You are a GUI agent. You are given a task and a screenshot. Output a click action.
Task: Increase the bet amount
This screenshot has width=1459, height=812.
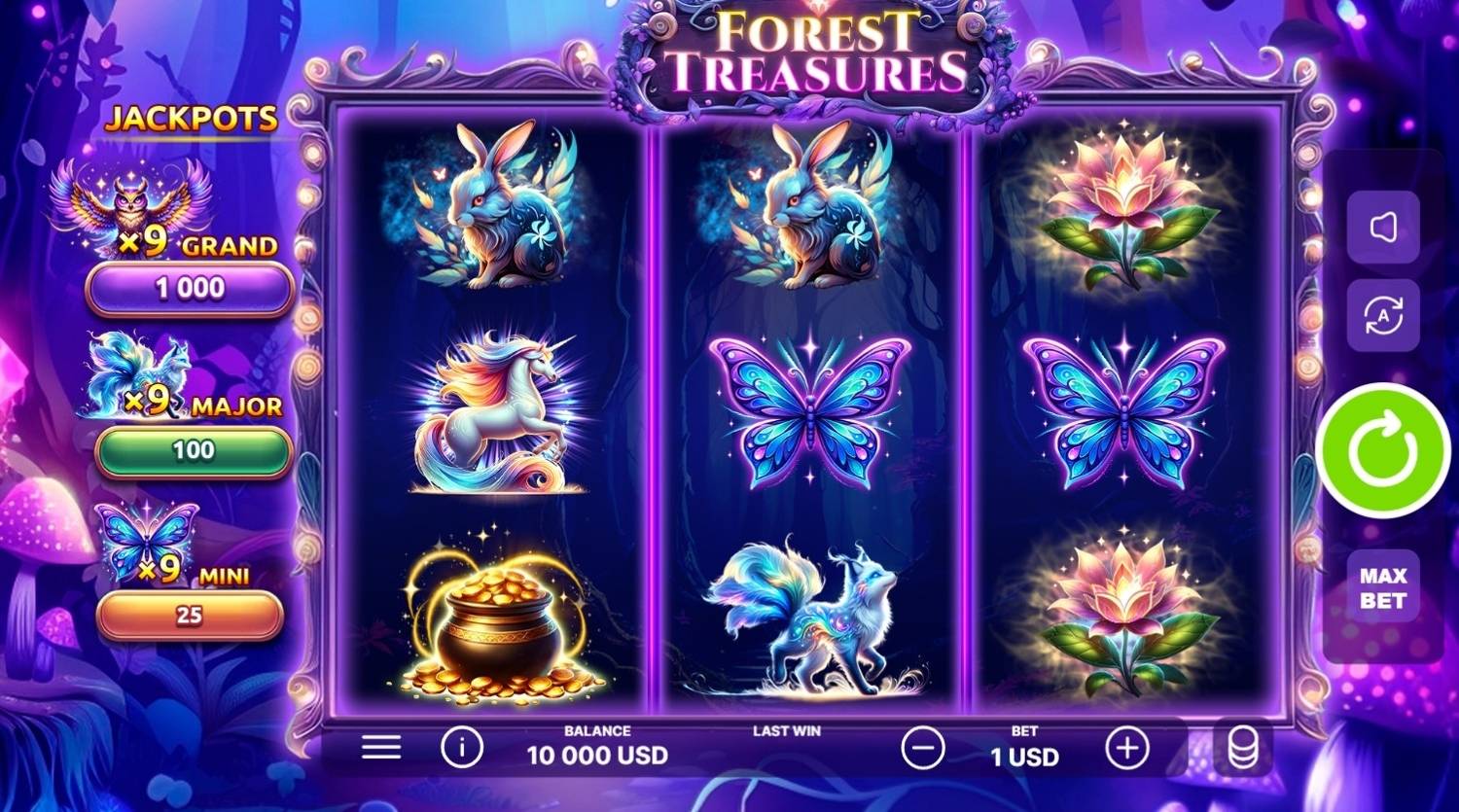coord(1126,747)
